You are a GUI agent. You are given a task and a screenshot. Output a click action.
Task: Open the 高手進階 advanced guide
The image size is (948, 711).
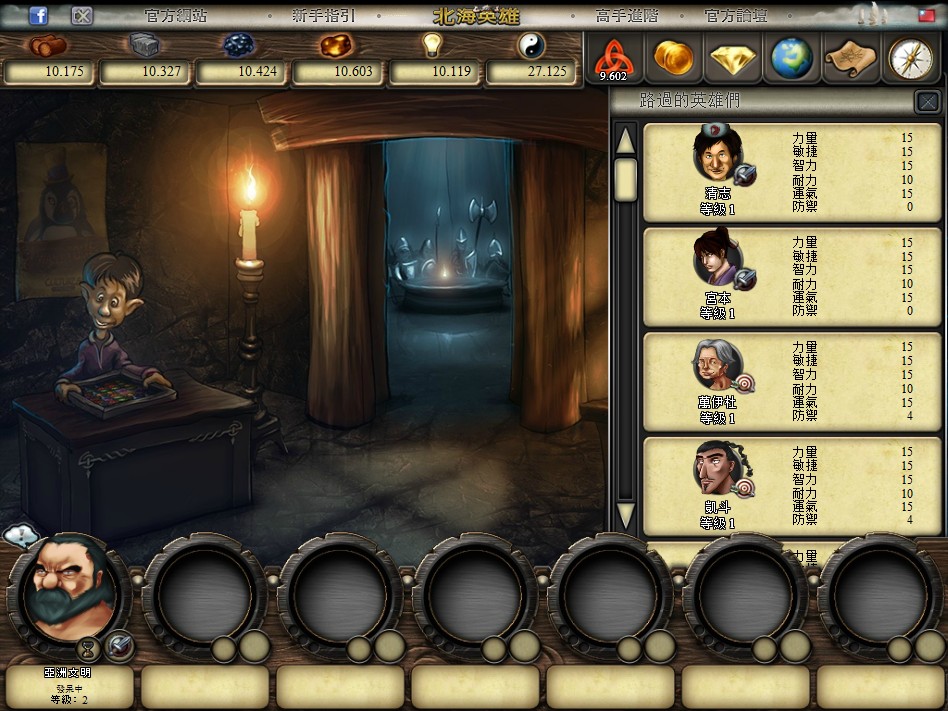(627, 16)
